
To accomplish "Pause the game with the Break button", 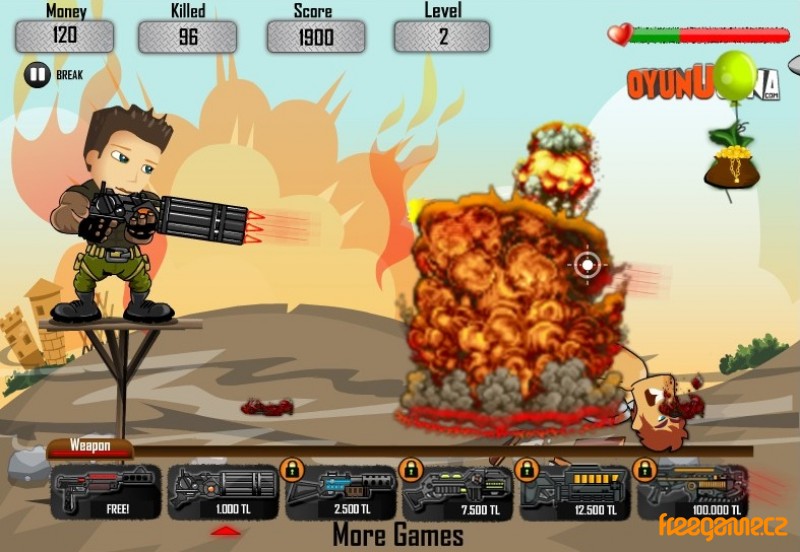I will (x=37, y=74).
